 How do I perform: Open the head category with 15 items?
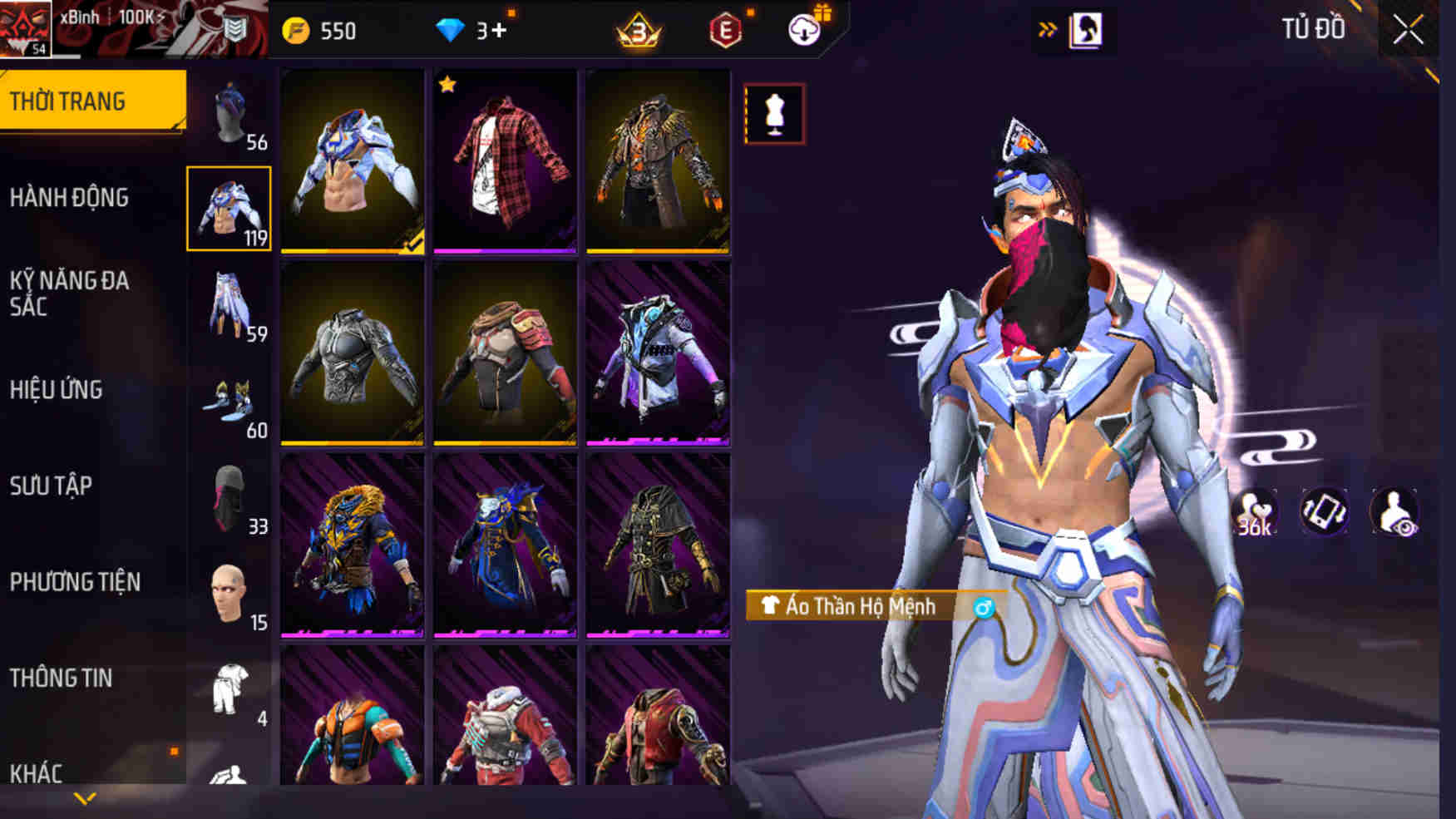(230, 595)
